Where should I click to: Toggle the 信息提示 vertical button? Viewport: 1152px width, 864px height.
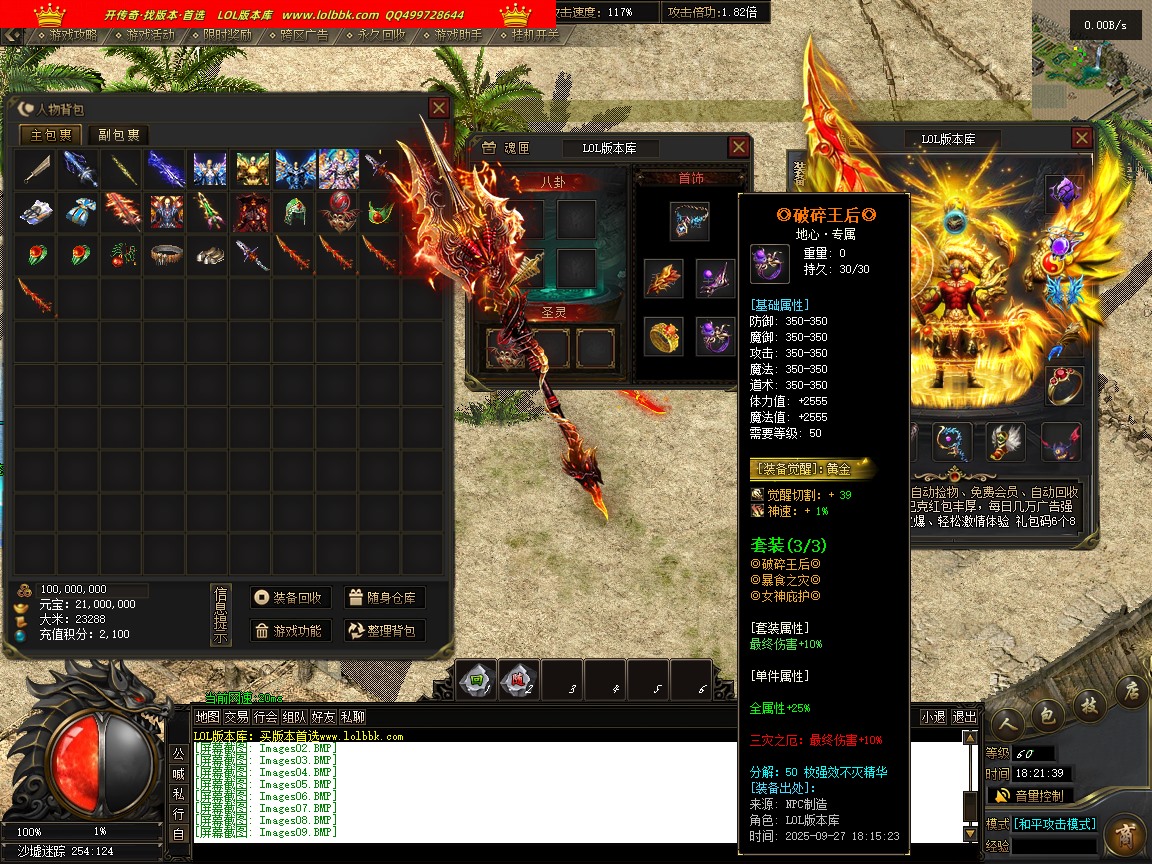(221, 615)
